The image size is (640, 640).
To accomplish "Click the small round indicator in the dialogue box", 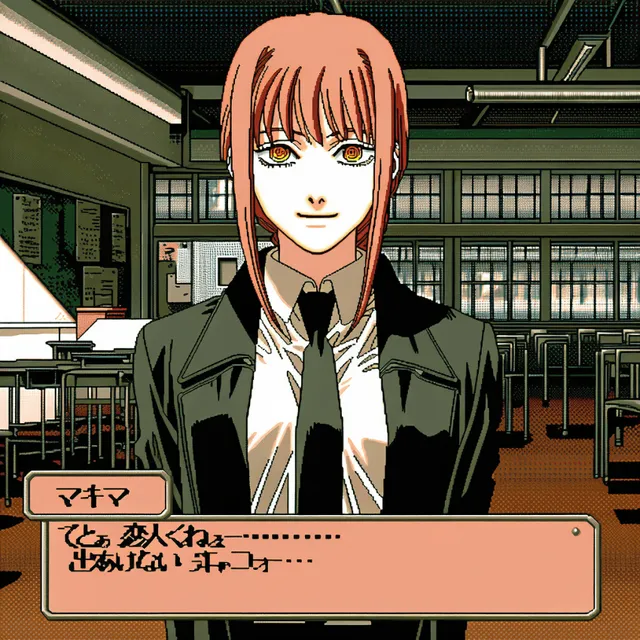I will coord(575,531).
